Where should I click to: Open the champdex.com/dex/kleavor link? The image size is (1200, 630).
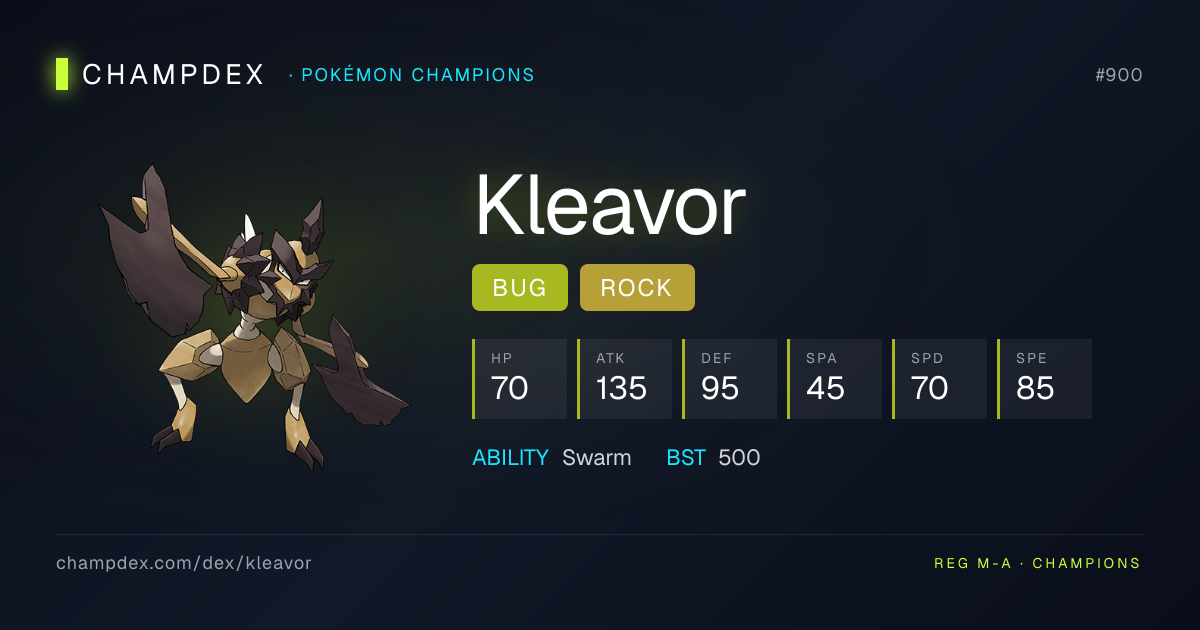pyautogui.click(x=184, y=563)
